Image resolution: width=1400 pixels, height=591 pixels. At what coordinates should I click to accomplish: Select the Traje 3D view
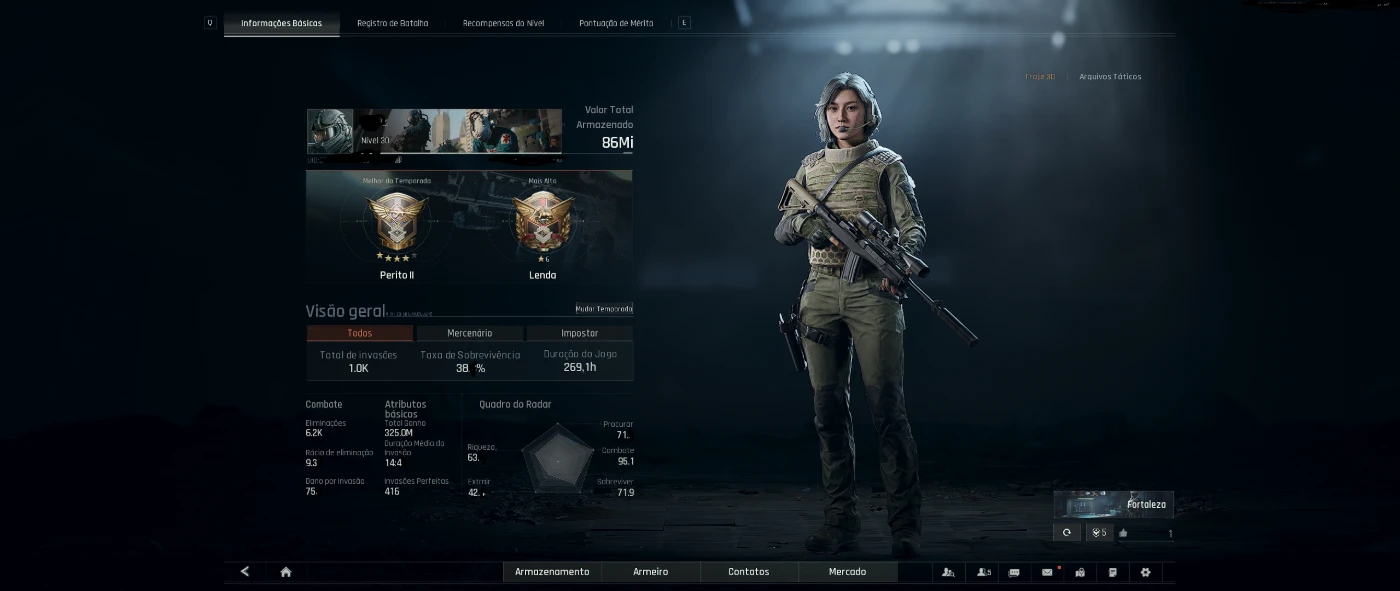coord(1040,77)
